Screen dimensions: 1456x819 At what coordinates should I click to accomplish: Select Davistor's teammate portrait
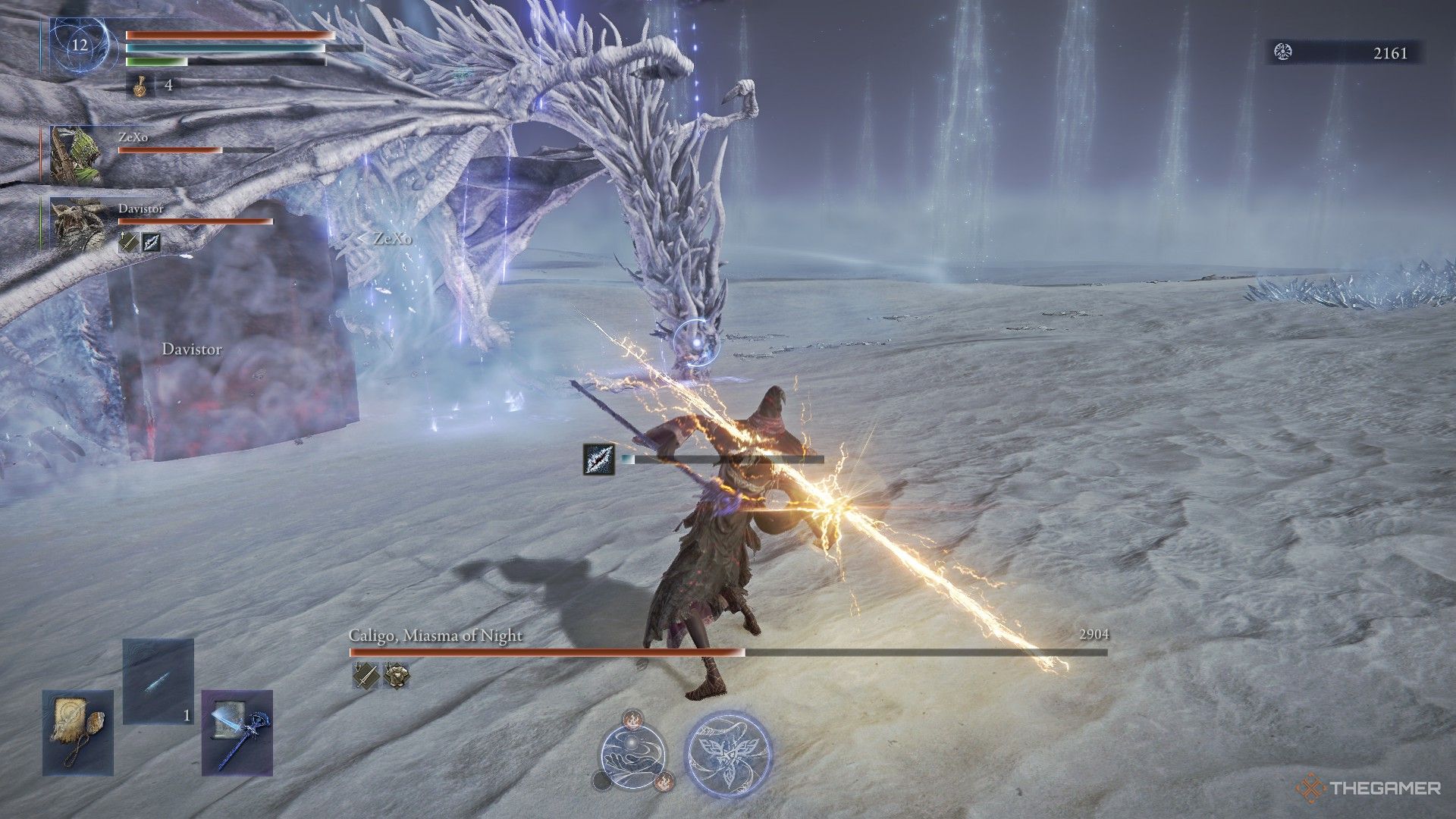click(77, 225)
